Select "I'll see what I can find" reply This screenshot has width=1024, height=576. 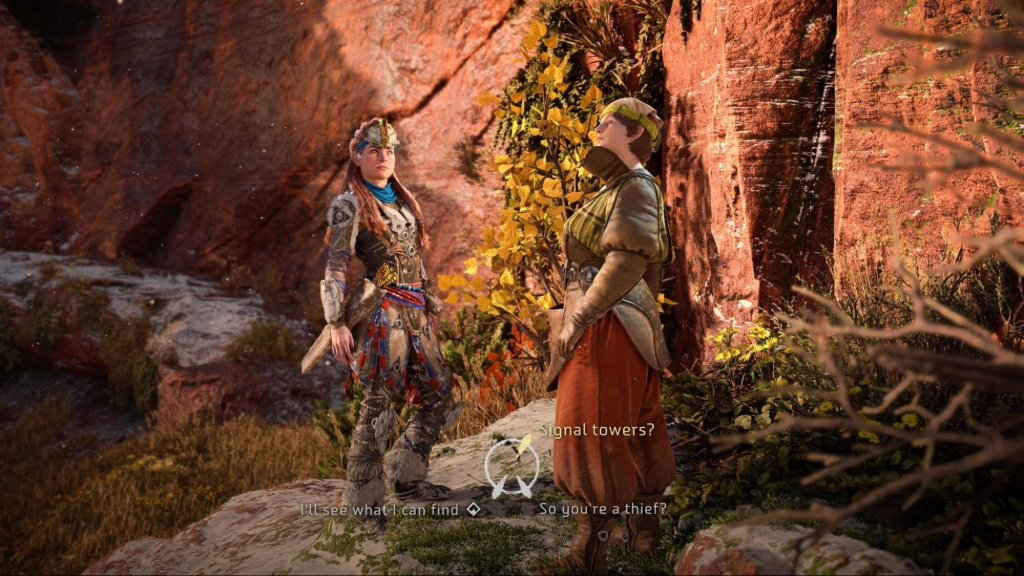(383, 509)
